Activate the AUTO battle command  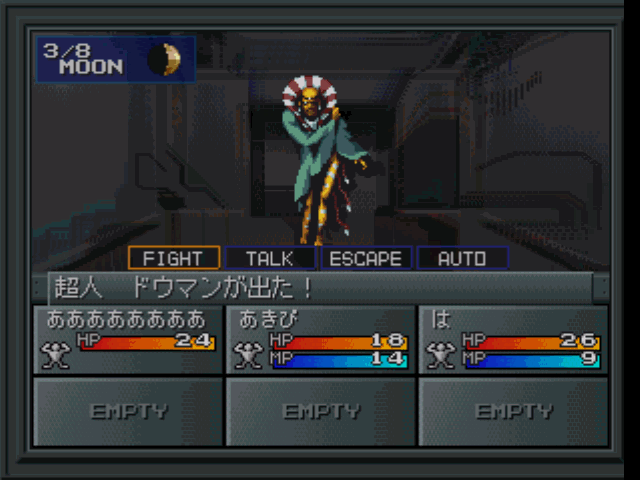pos(462,258)
